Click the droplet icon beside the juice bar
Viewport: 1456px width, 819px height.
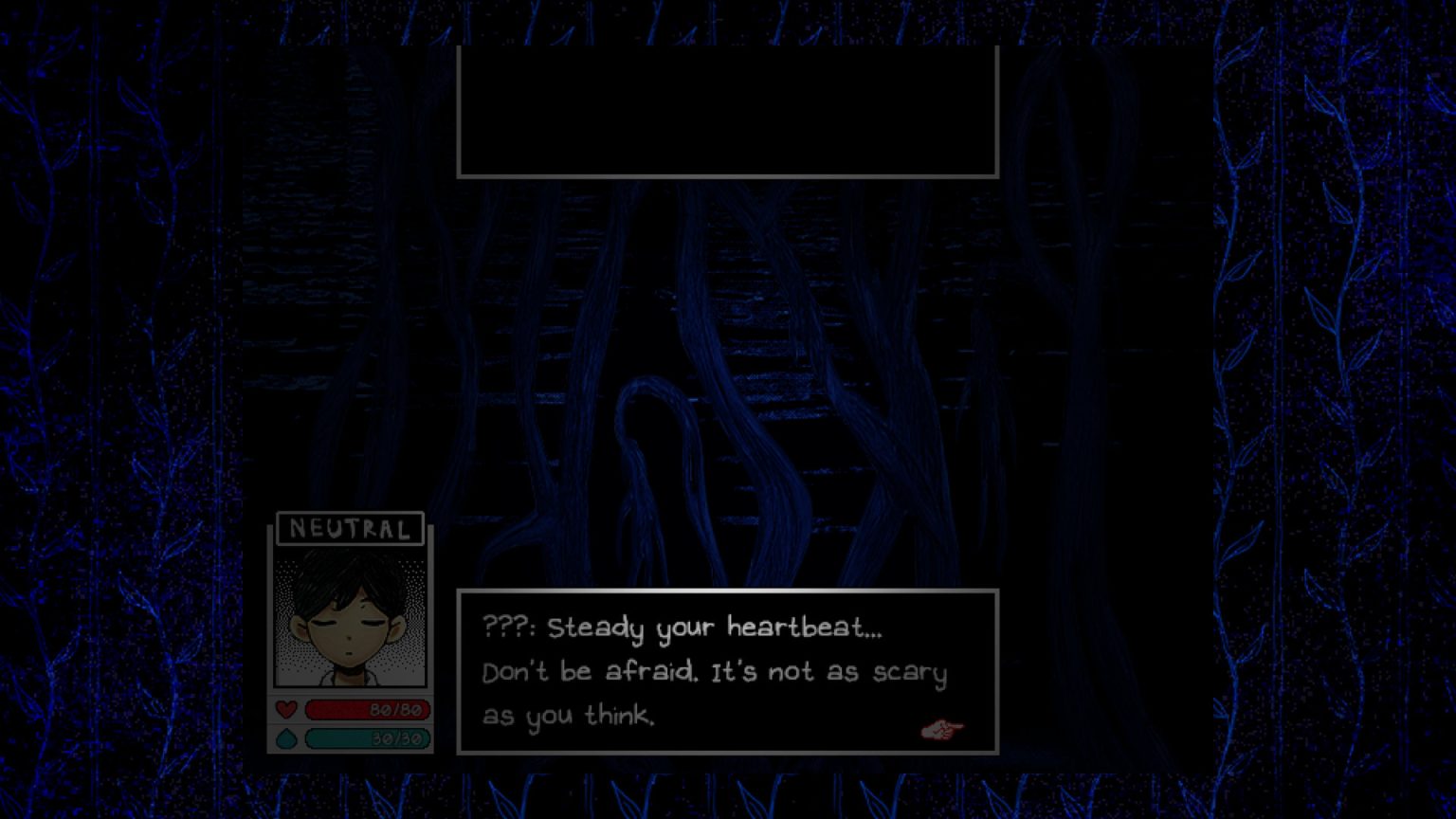[x=284, y=739]
